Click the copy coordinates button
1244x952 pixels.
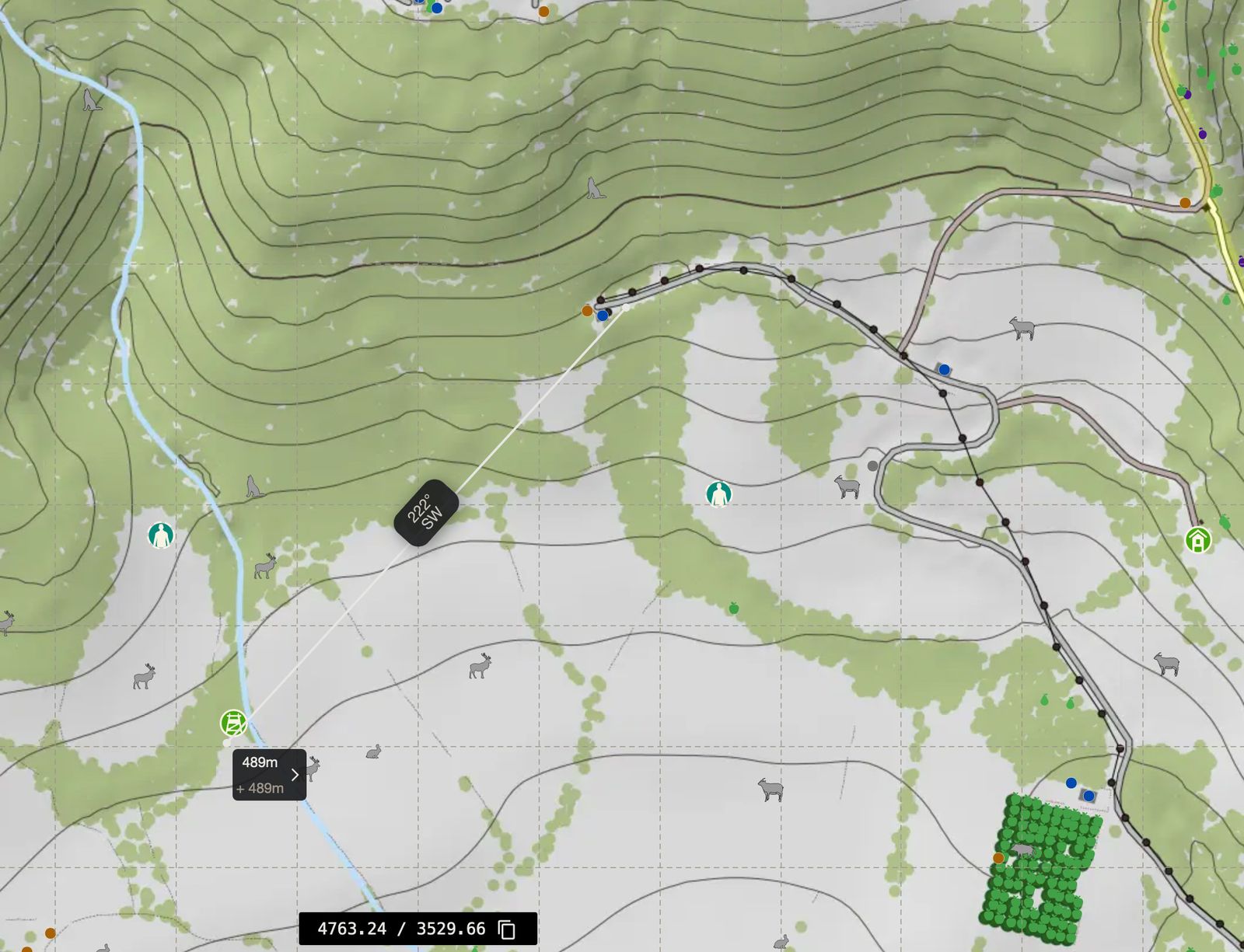point(508,929)
